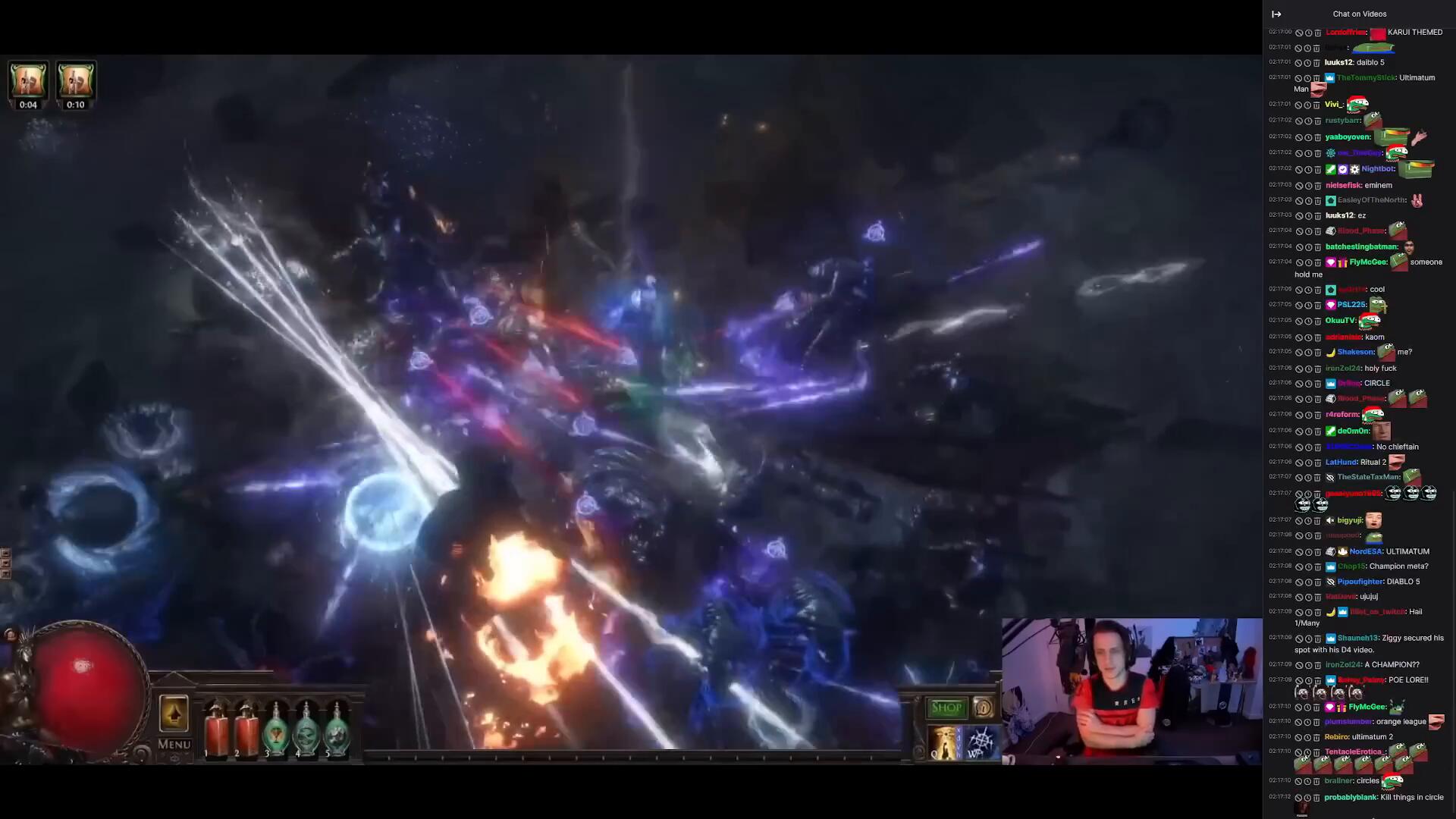This screenshot has height=819, width=1456.
Task: Click the golden arrow level-up button
Action: [174, 714]
